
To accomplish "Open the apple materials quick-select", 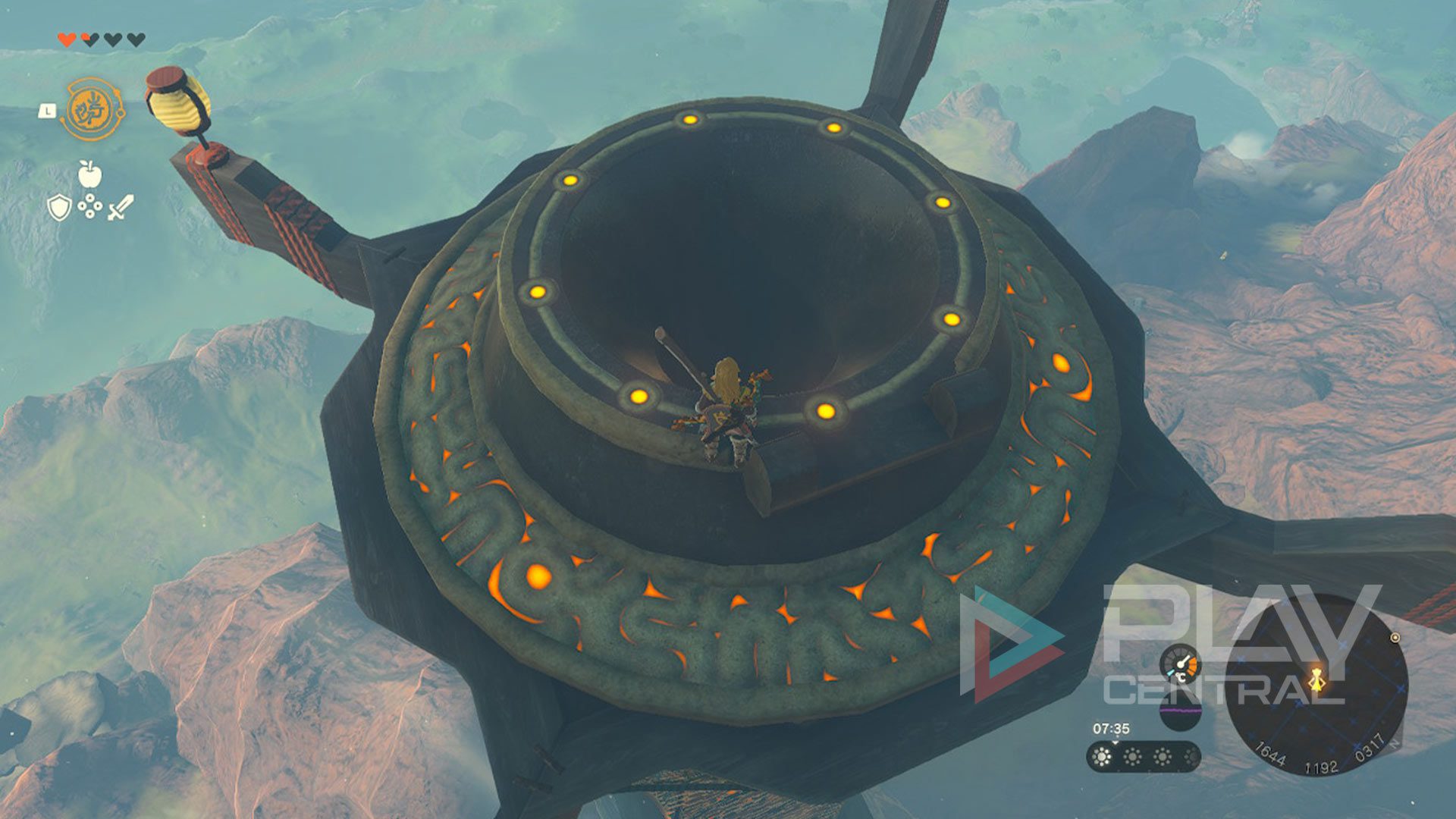I will tap(89, 174).
